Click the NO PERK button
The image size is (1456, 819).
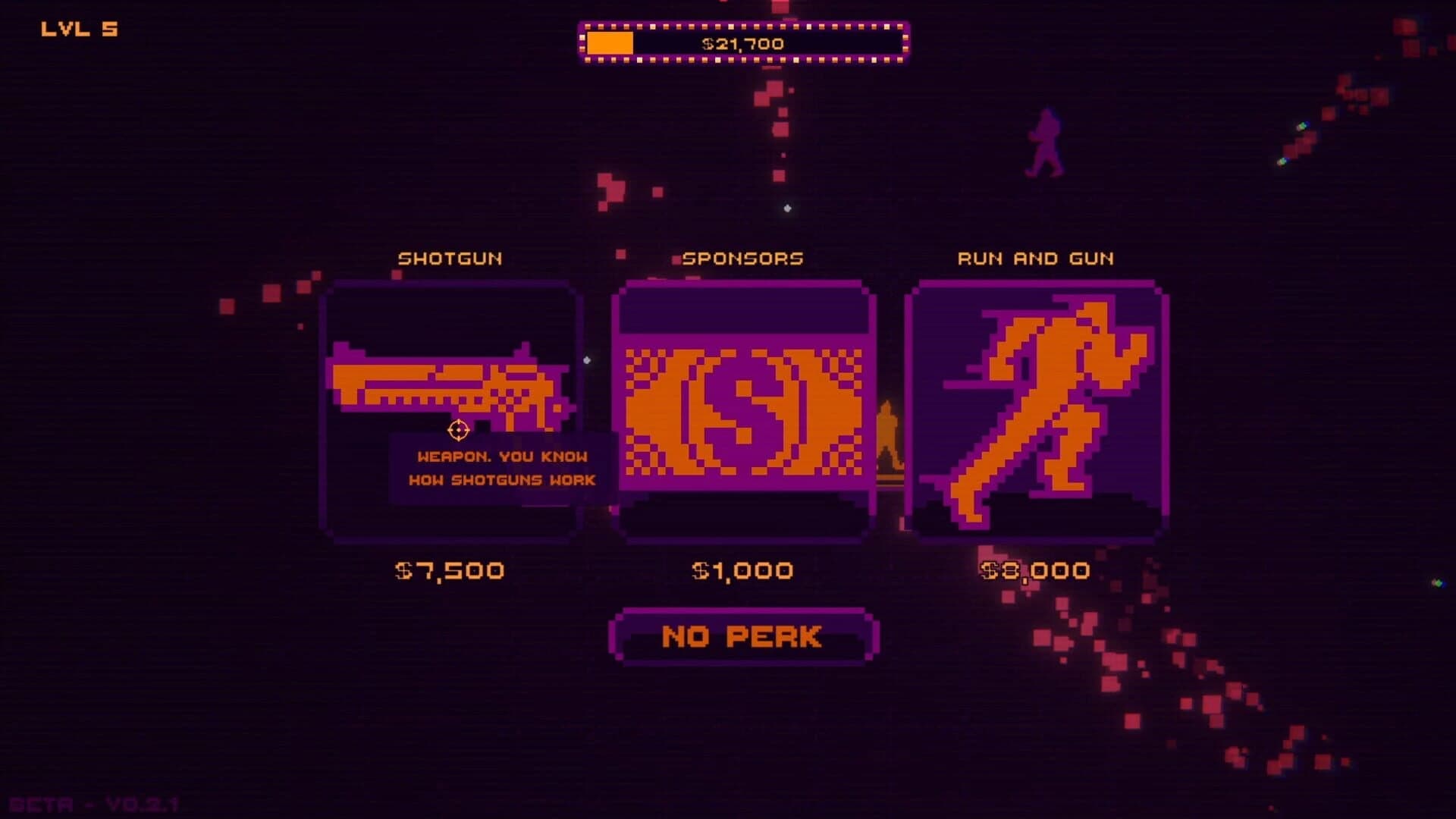pos(742,636)
